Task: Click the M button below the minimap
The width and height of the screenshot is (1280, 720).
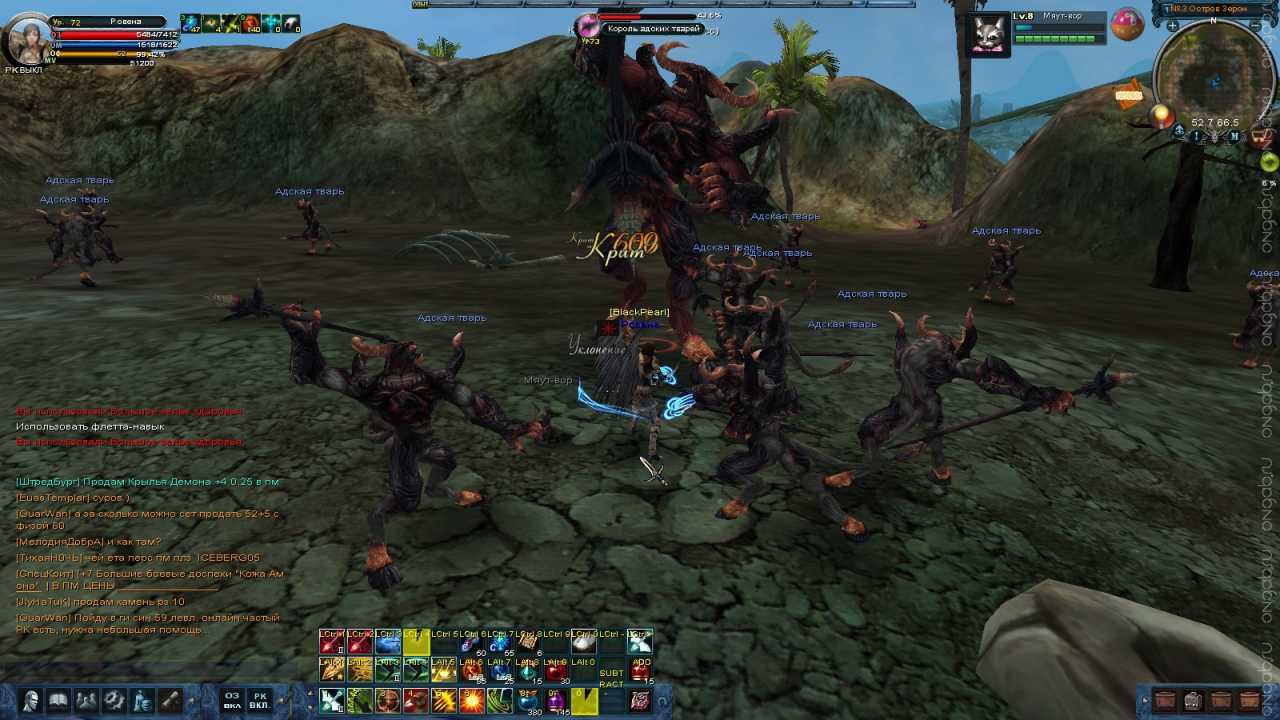Action: pos(1234,136)
